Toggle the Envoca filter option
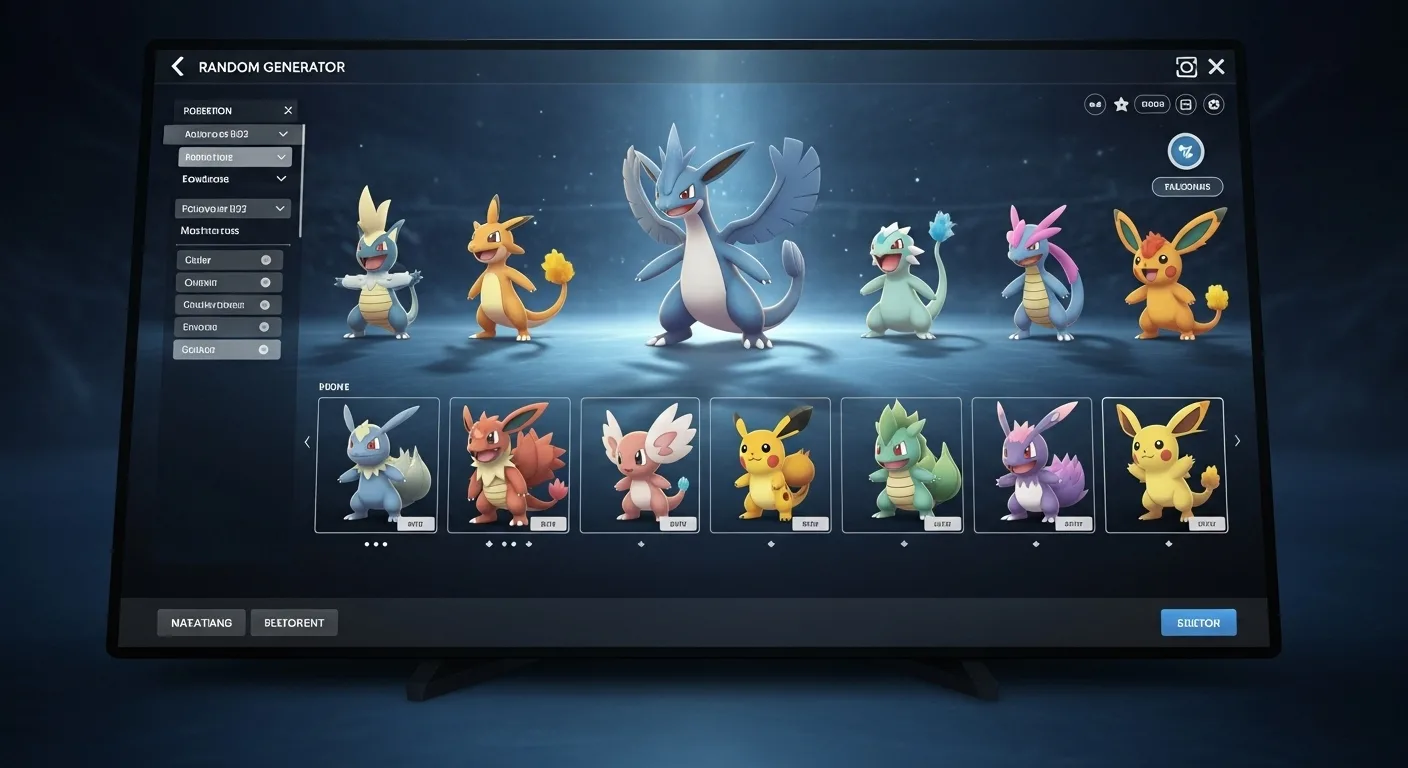The image size is (1408, 768). (264, 327)
